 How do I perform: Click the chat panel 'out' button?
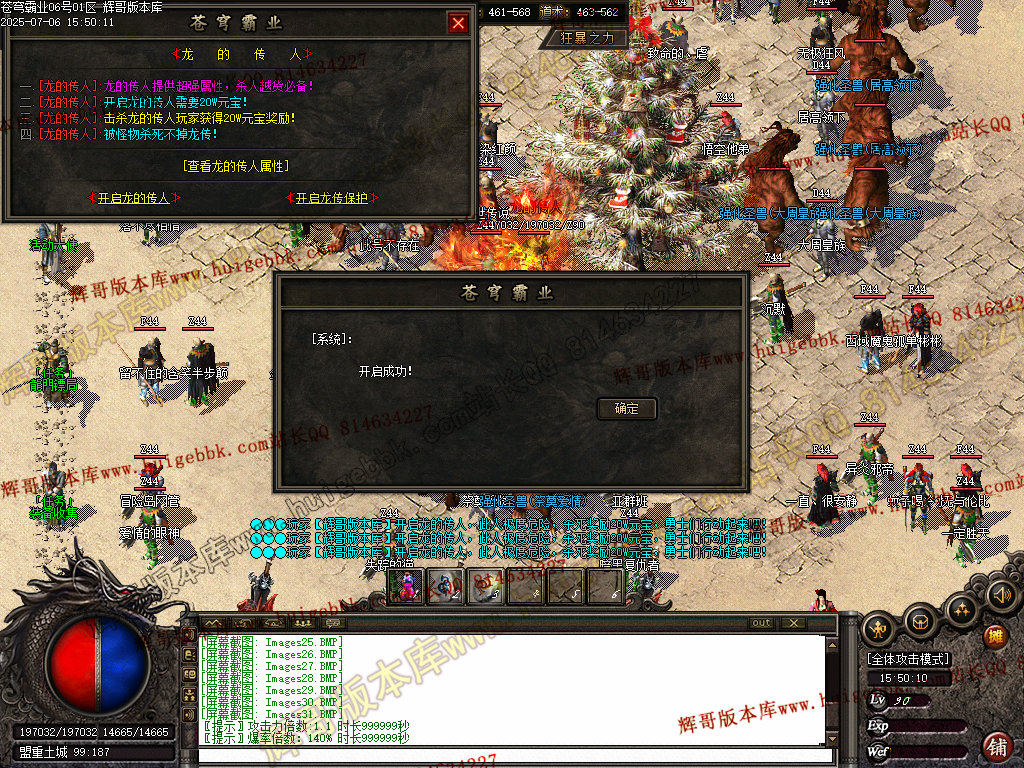761,623
